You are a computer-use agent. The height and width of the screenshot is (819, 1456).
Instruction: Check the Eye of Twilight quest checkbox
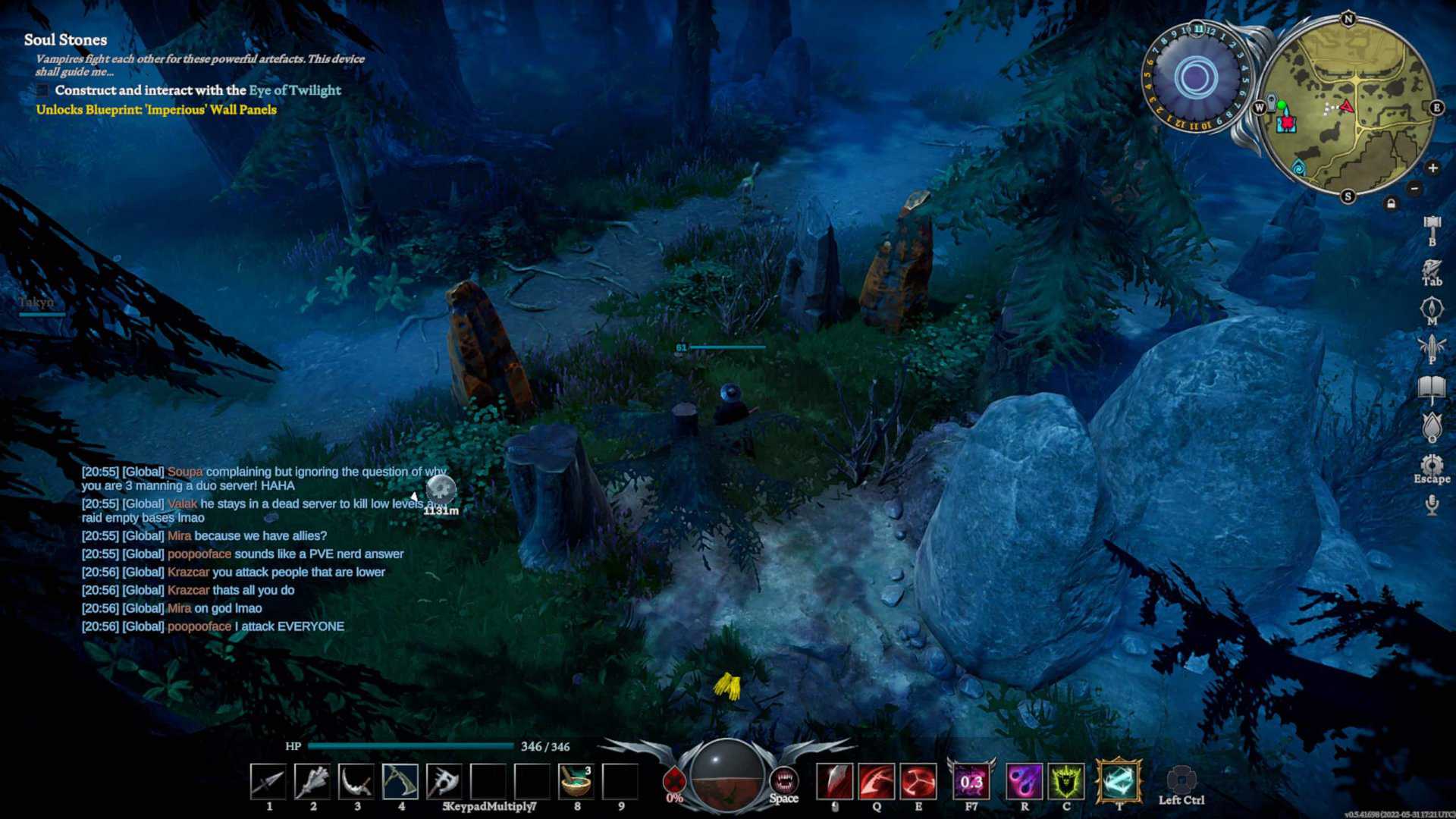[42, 89]
